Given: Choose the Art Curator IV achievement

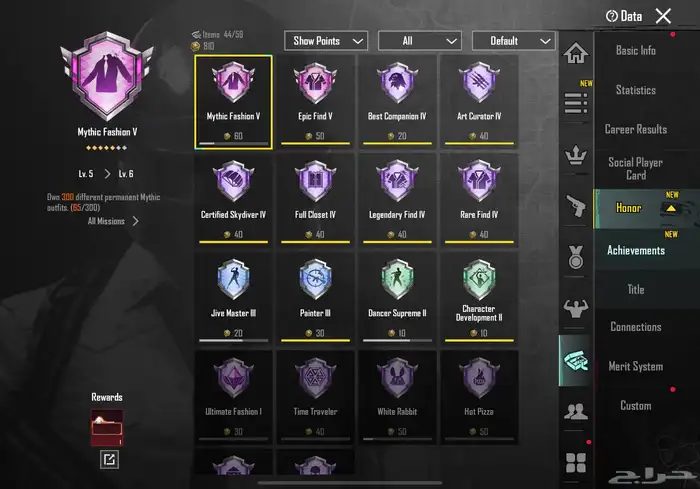Looking at the screenshot, I should (x=479, y=99).
